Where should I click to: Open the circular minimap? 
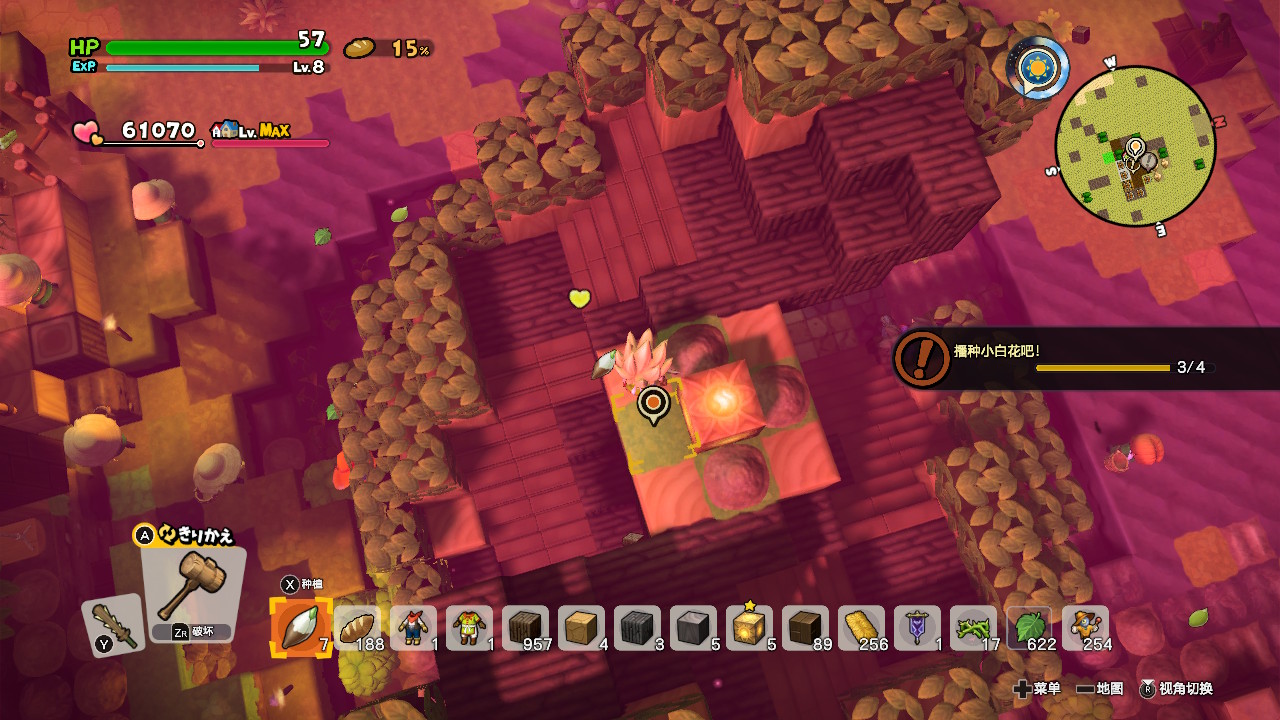coord(1135,146)
